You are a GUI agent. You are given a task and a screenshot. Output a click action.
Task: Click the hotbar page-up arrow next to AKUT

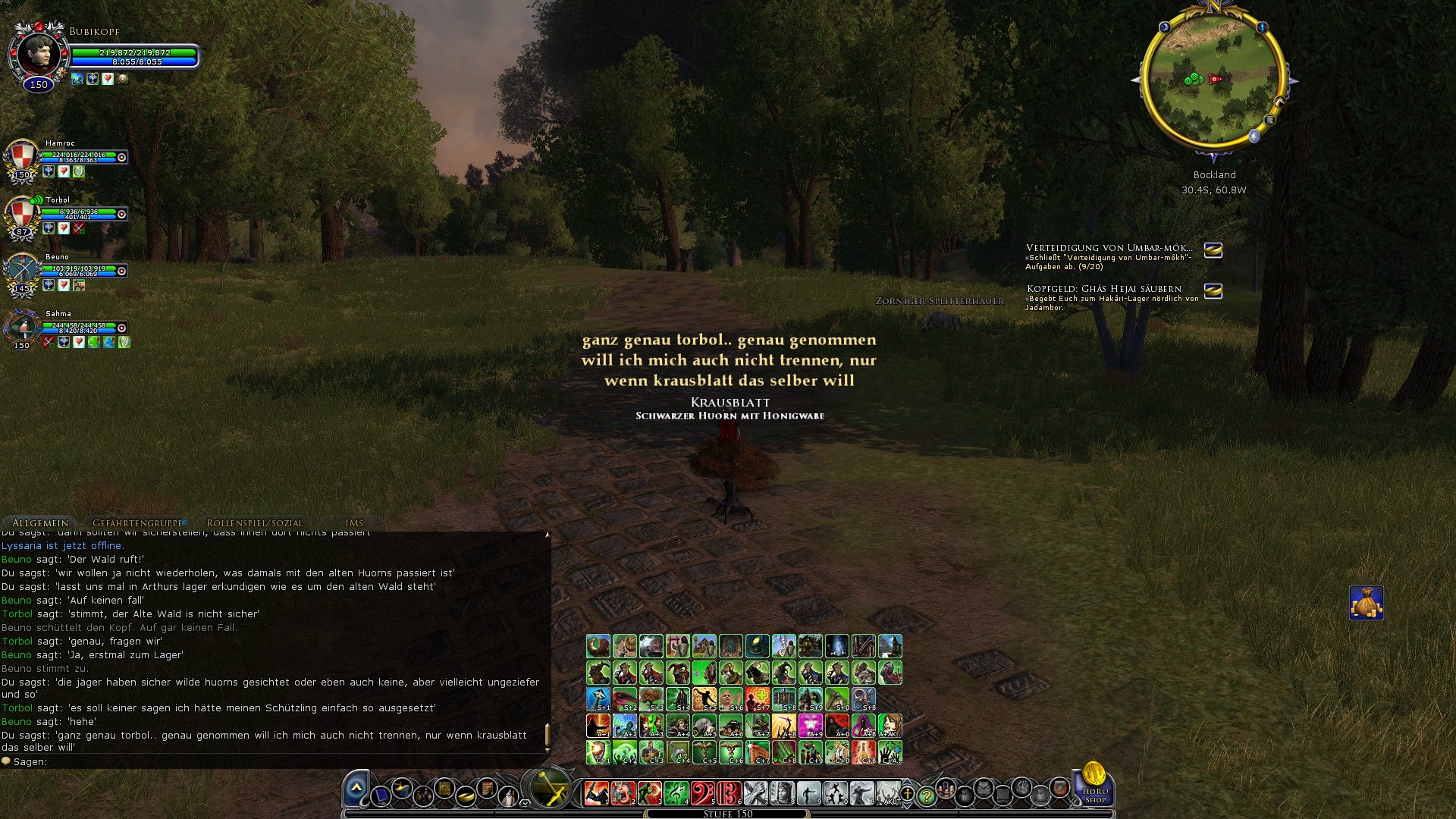(x=908, y=781)
